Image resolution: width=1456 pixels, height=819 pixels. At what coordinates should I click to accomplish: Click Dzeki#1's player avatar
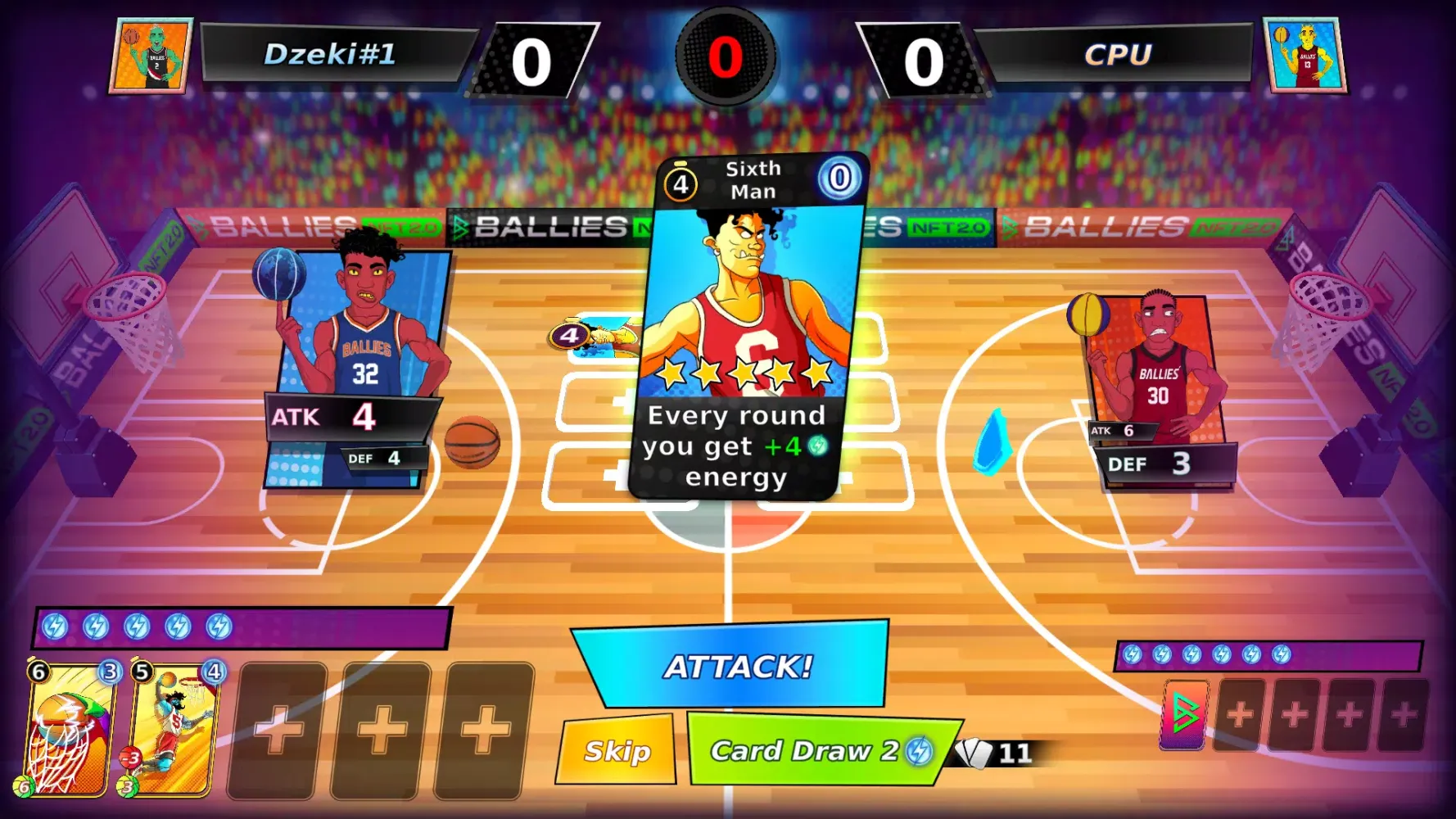(x=151, y=56)
